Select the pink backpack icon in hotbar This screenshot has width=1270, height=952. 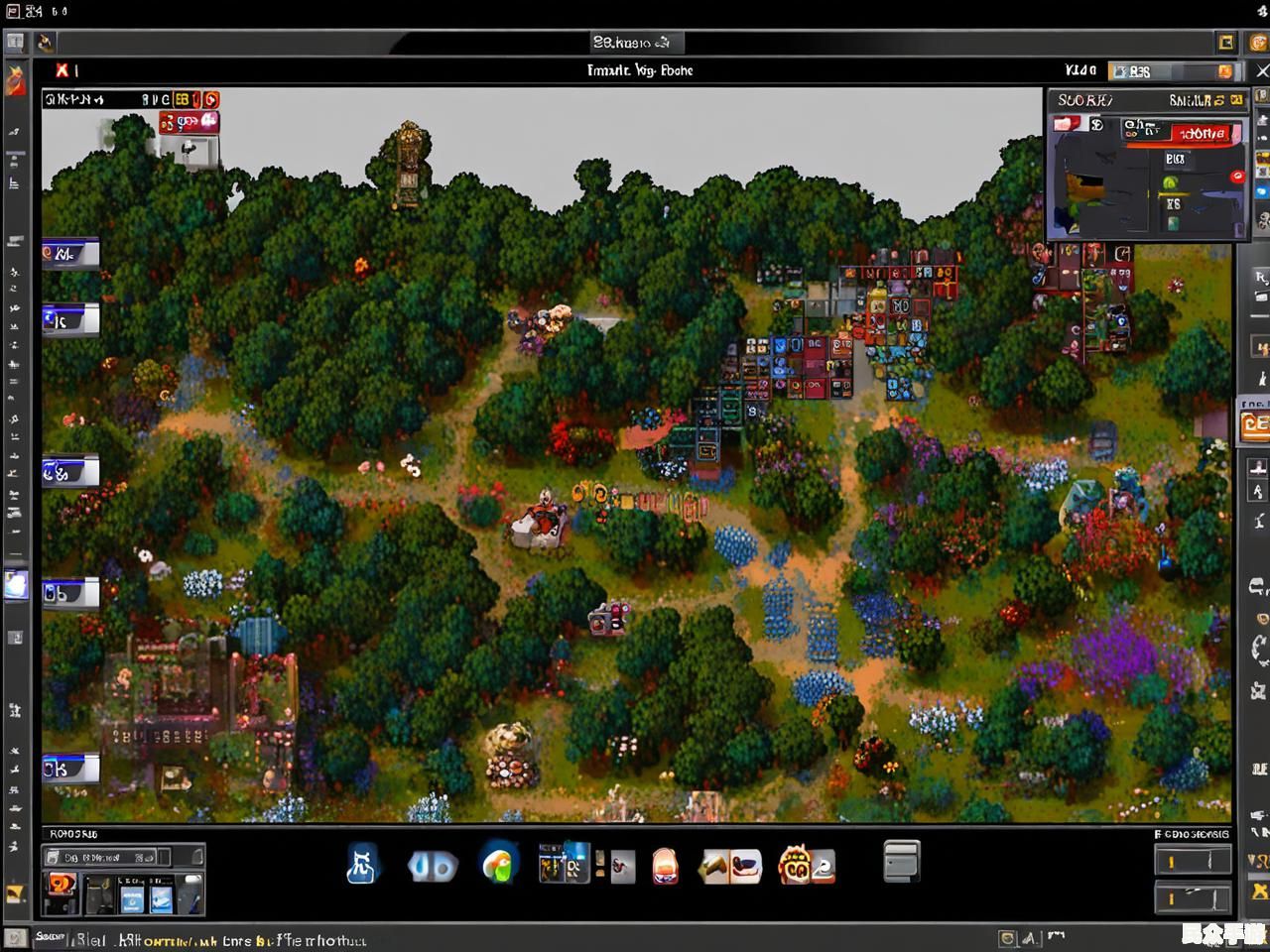point(666,866)
